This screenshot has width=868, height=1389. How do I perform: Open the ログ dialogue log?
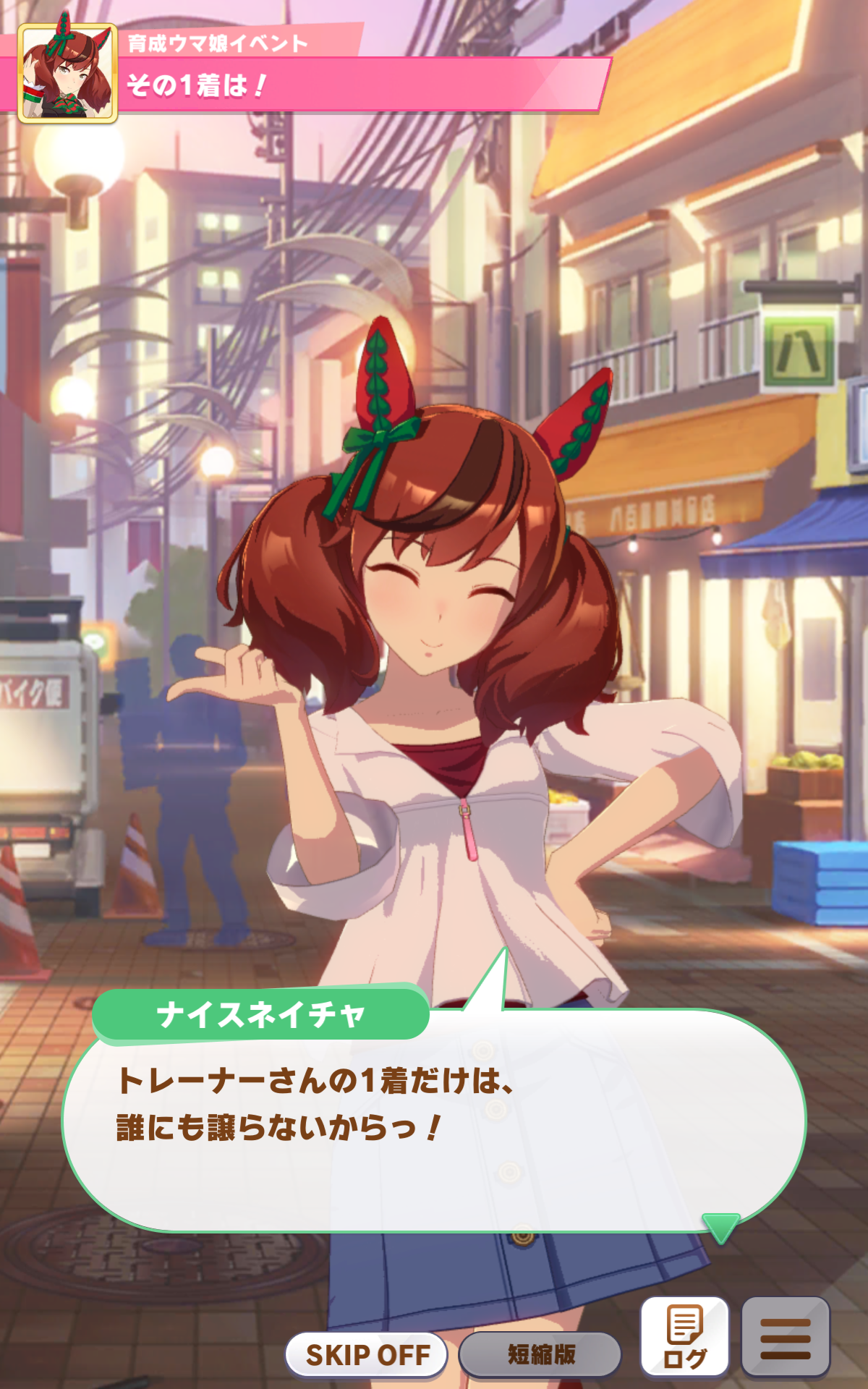coord(684,1335)
